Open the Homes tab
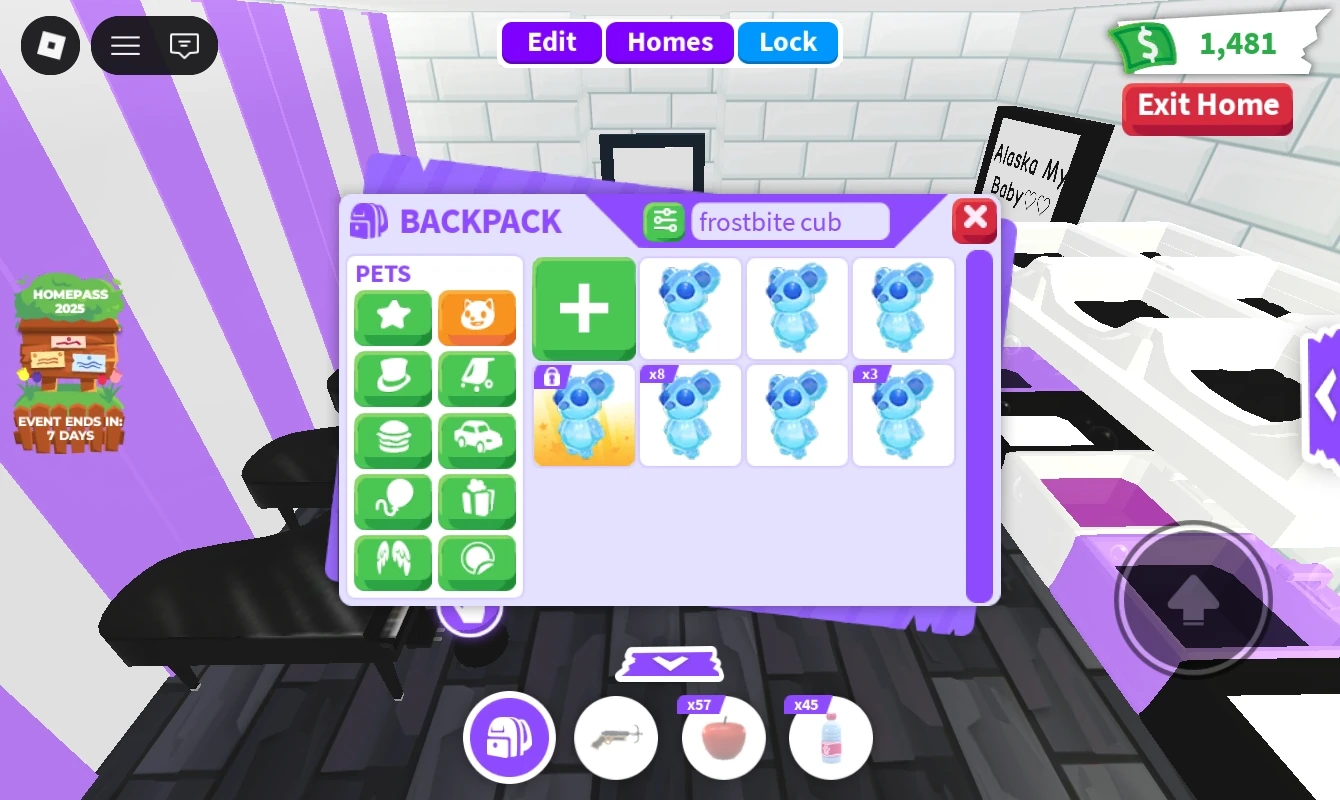Screen dimensions: 1340x800 pyautogui.click(x=669, y=42)
